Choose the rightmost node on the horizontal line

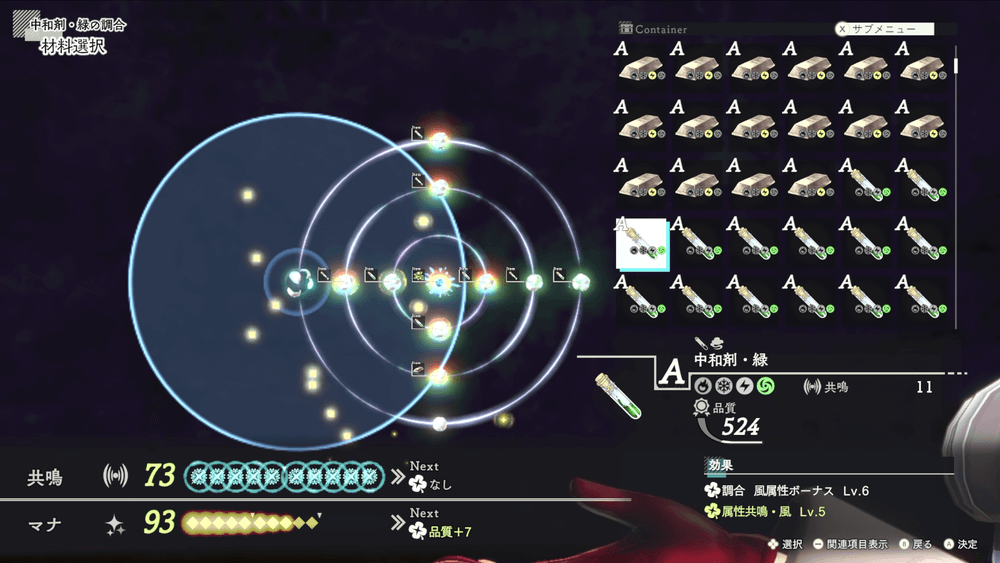tap(580, 282)
